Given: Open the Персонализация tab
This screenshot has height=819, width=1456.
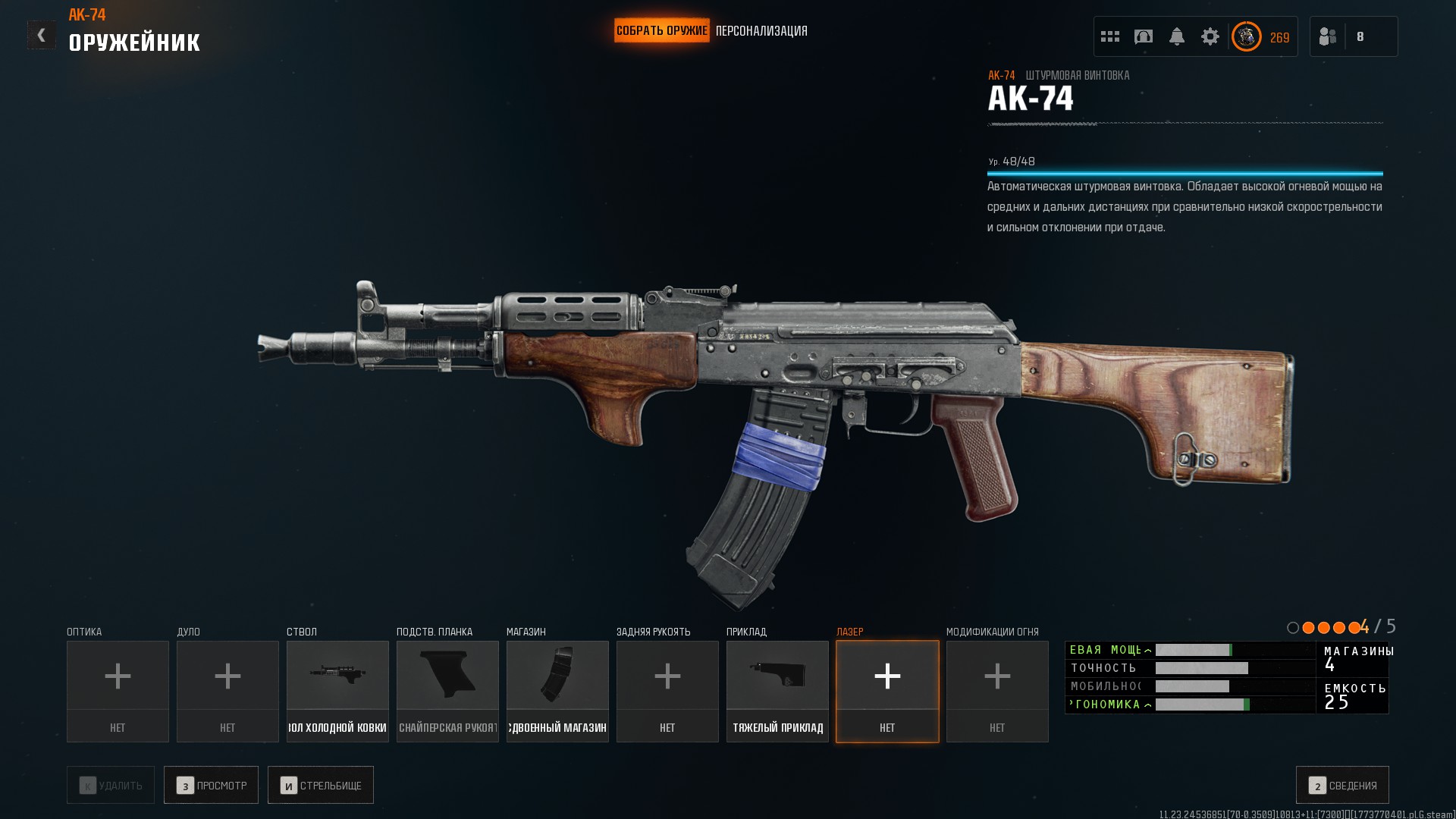Looking at the screenshot, I should 761,31.
